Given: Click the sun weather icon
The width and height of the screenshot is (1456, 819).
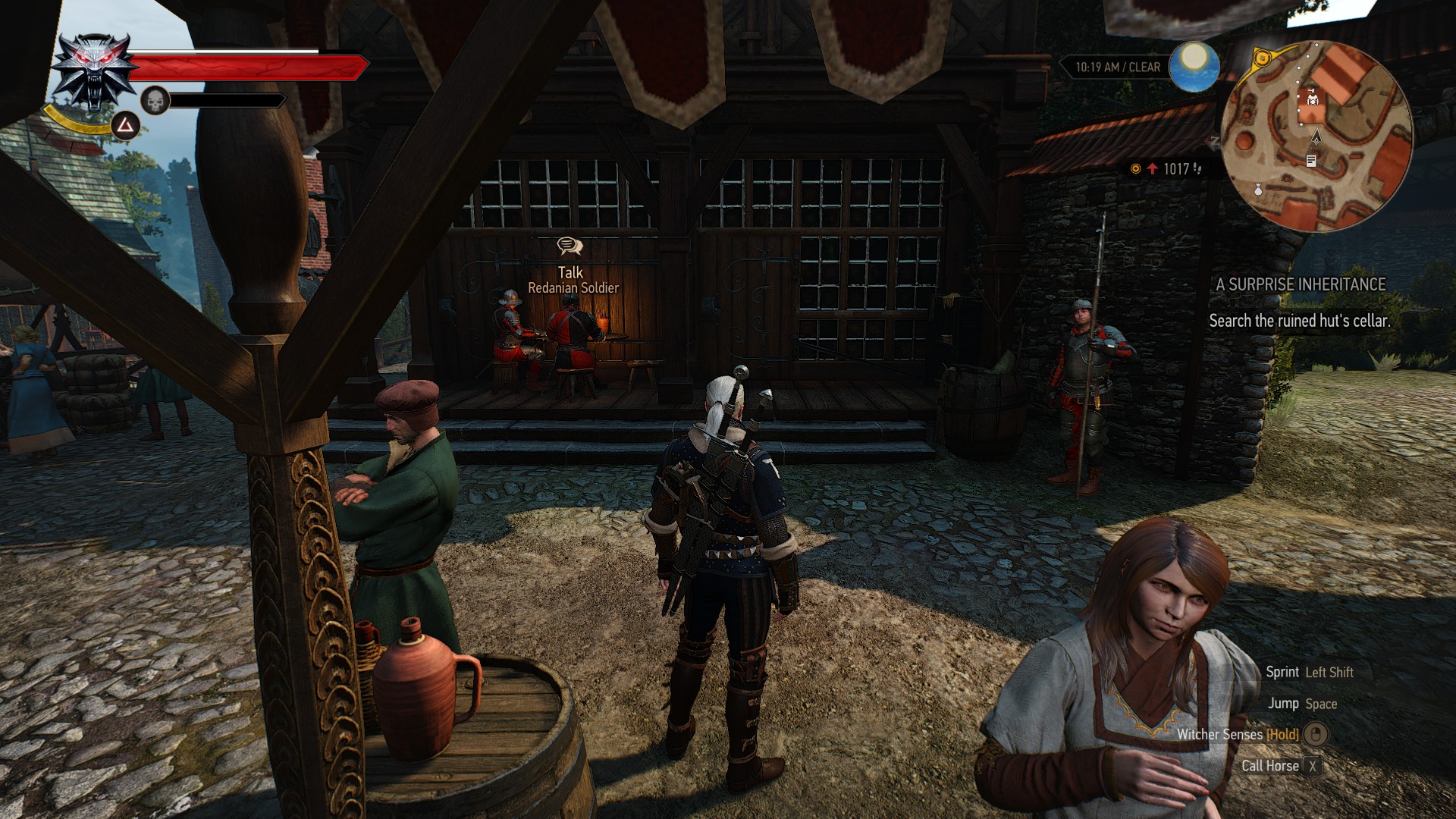Looking at the screenshot, I should 1194,66.
